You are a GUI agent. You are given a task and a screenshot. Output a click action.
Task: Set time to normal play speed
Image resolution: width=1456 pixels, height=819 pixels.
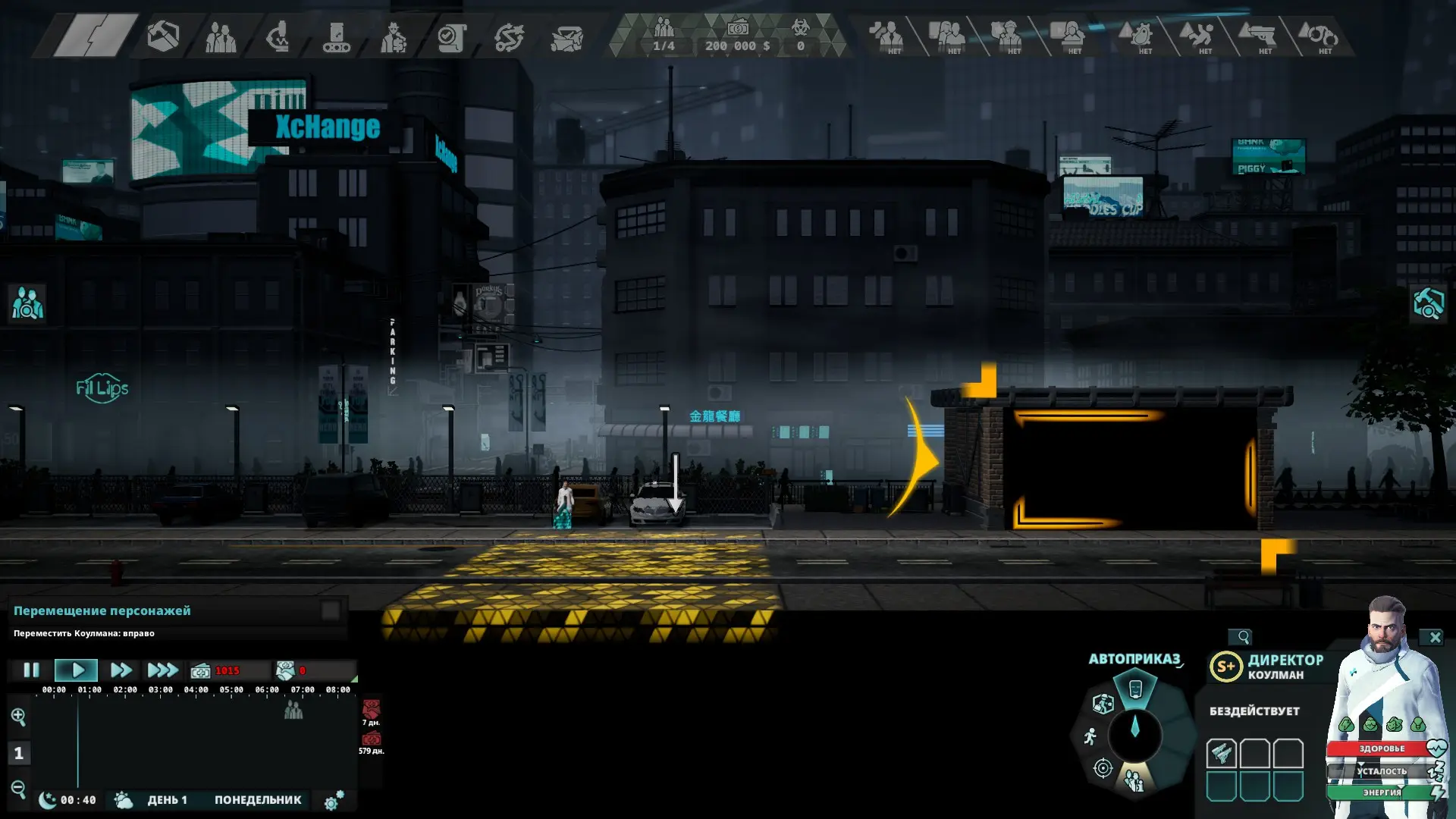77,670
